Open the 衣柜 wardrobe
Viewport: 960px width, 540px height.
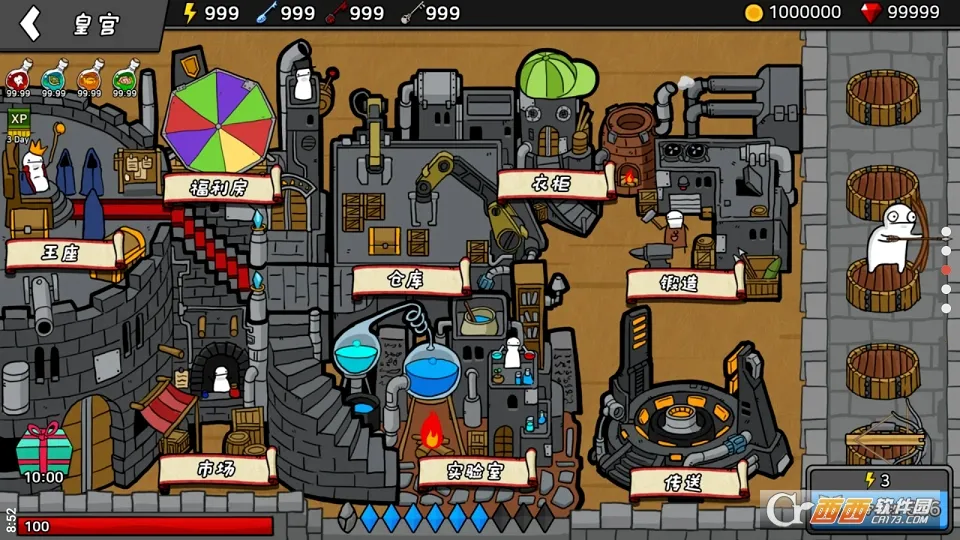(553, 183)
